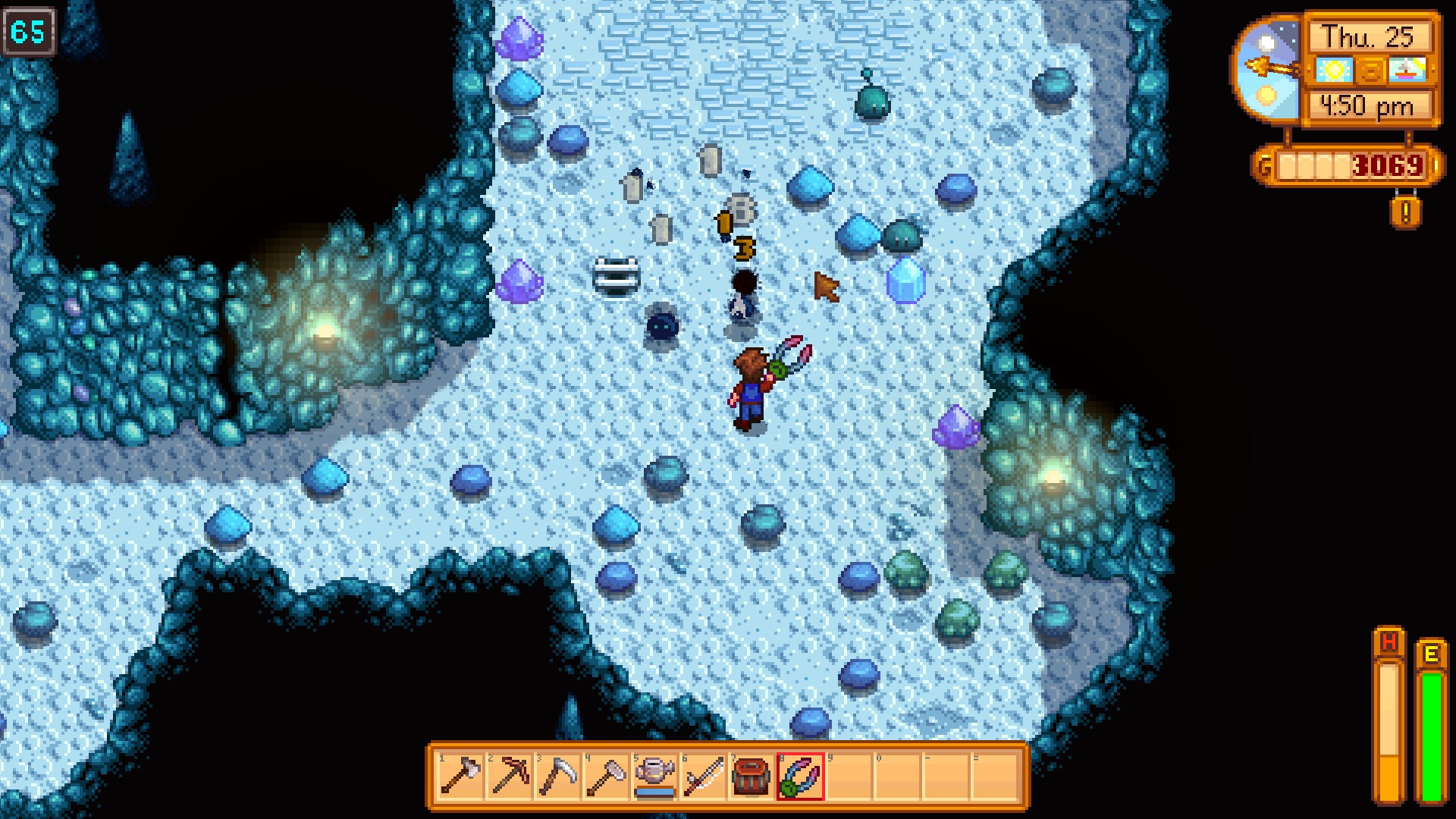Select the watering can slot
1456x819 pixels.
coord(654,776)
